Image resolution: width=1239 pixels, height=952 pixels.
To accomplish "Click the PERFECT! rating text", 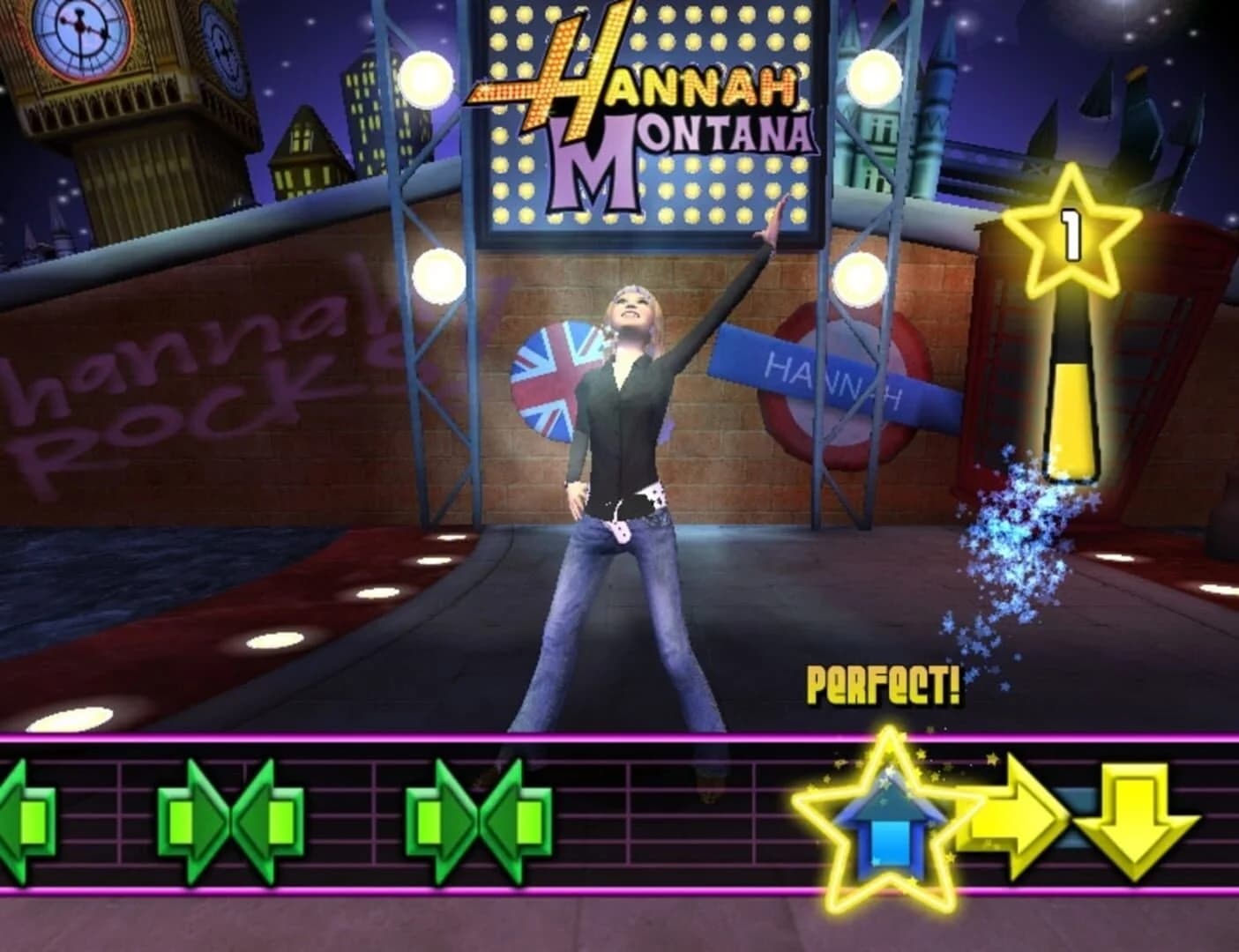I will click(882, 683).
